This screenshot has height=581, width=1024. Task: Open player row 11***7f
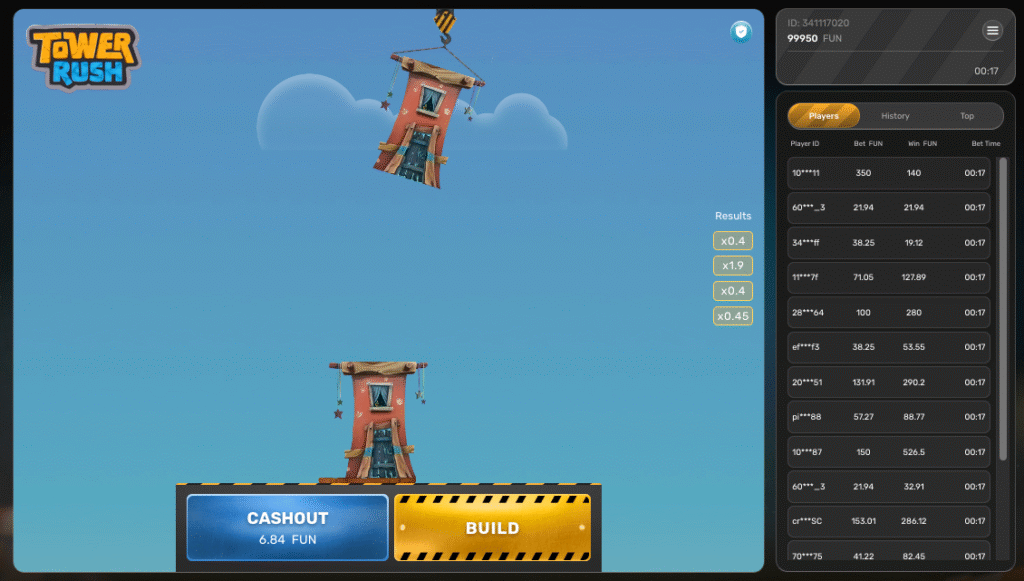[888, 278]
